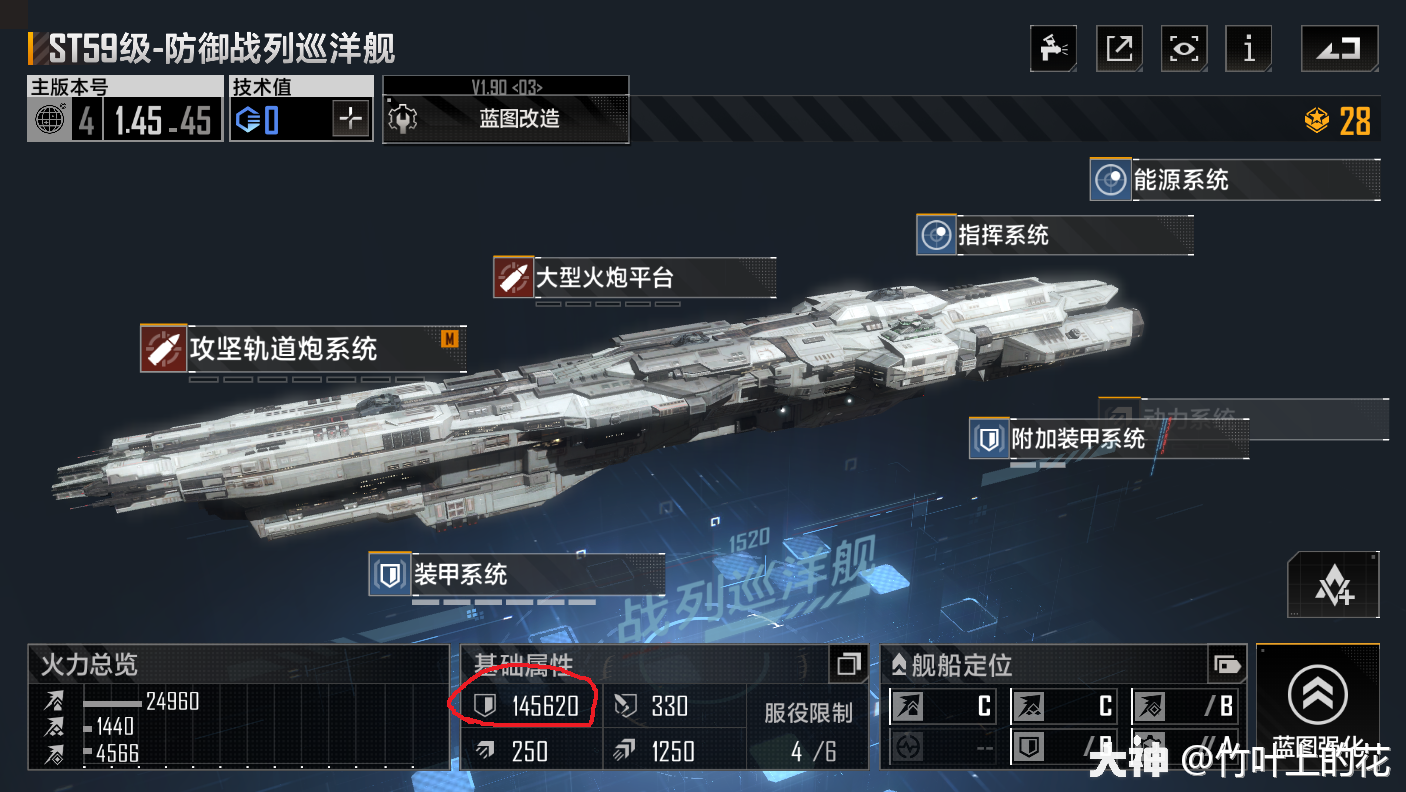The image size is (1406, 792).
Task: Click the plus button next to 技术值
Action: [352, 118]
